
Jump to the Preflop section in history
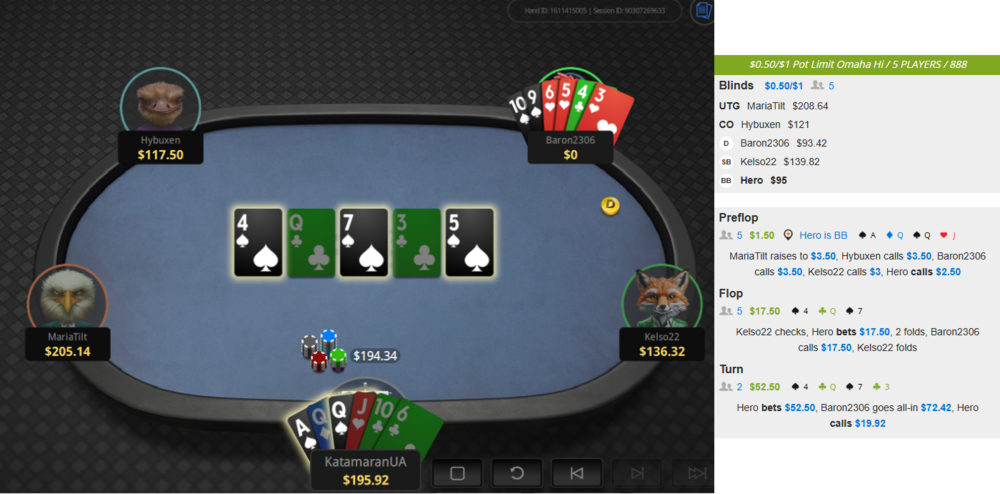point(739,217)
